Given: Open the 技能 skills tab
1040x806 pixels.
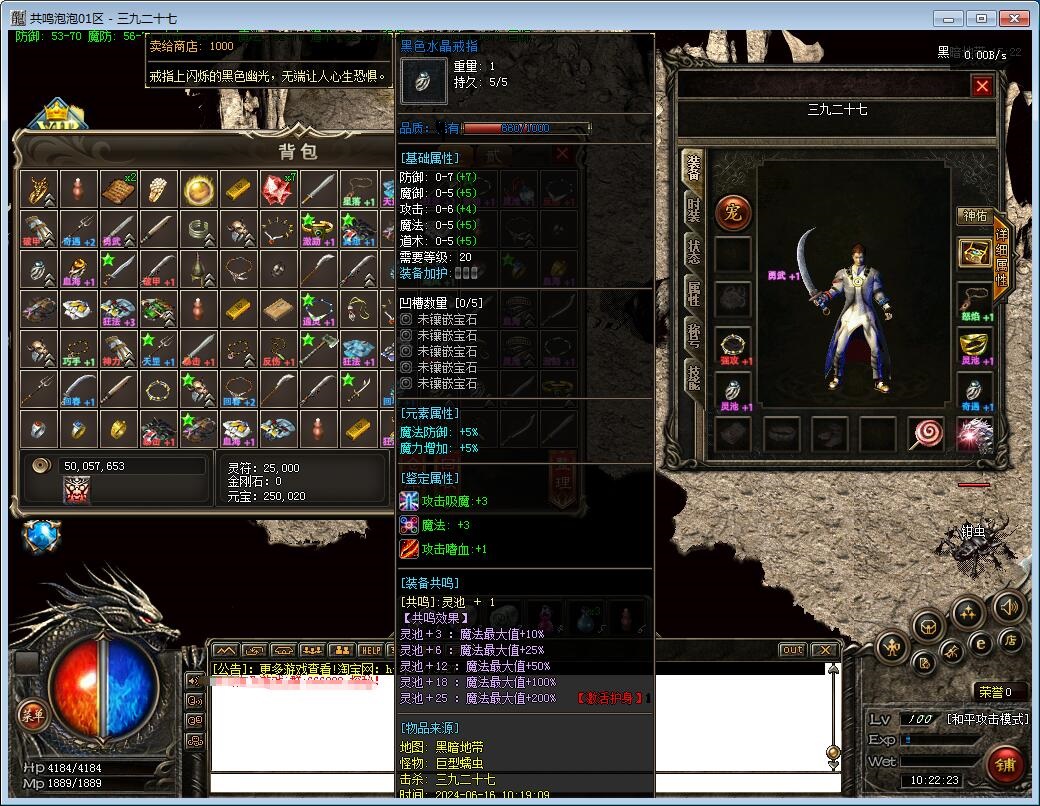Looking at the screenshot, I should (x=693, y=376).
